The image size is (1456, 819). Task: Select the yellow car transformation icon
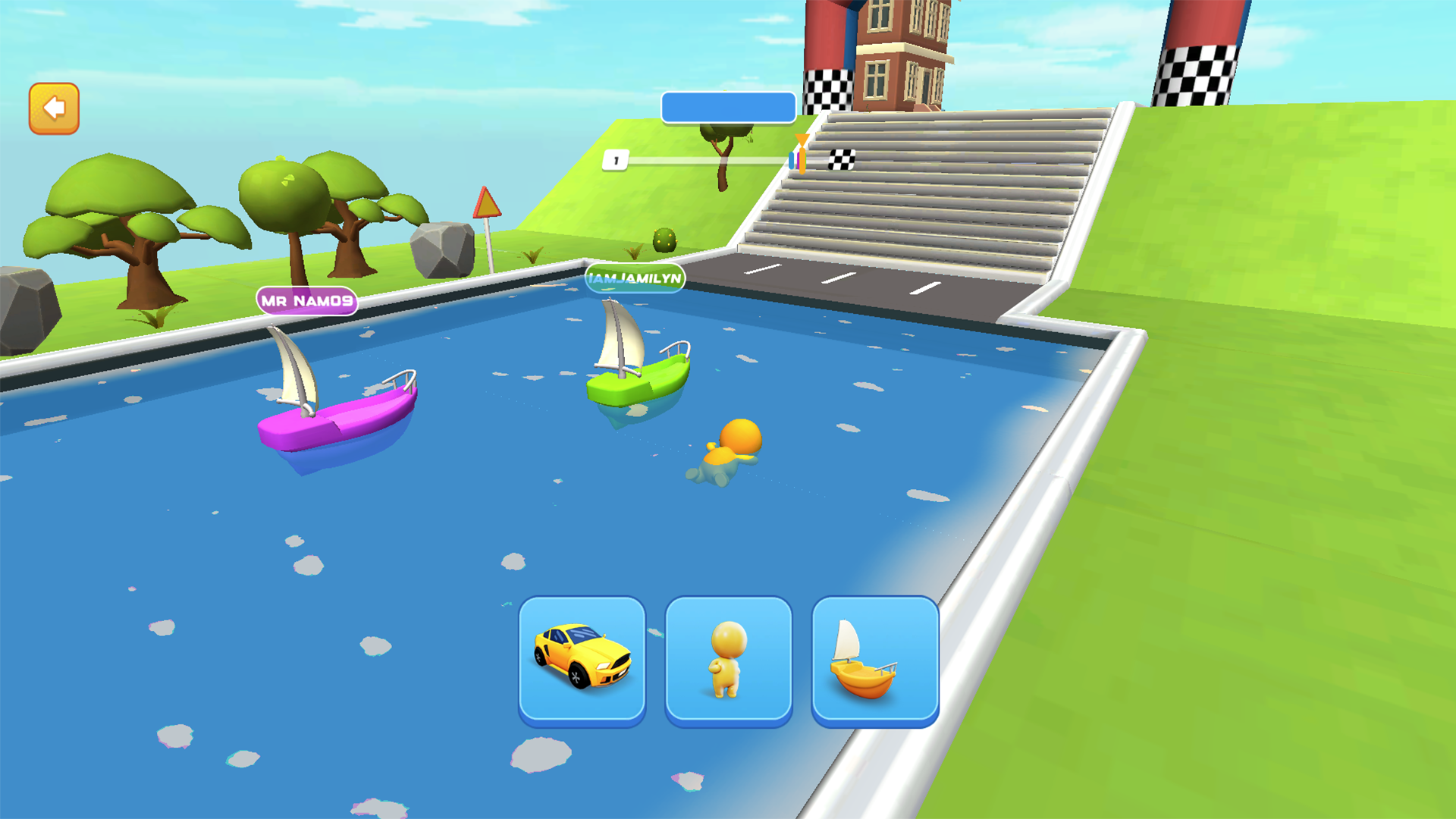(x=582, y=660)
